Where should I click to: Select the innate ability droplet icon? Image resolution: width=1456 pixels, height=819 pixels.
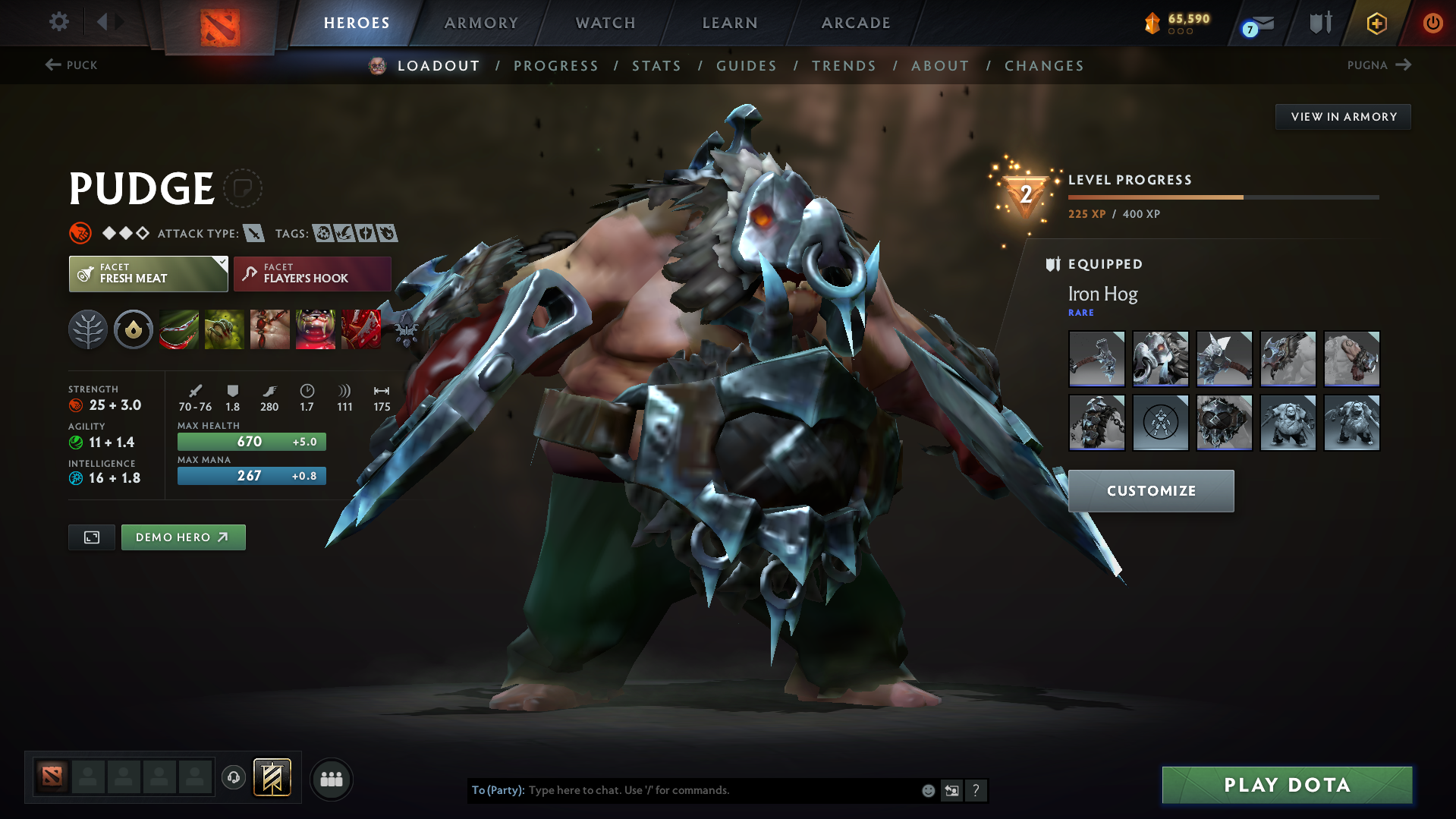tap(134, 329)
